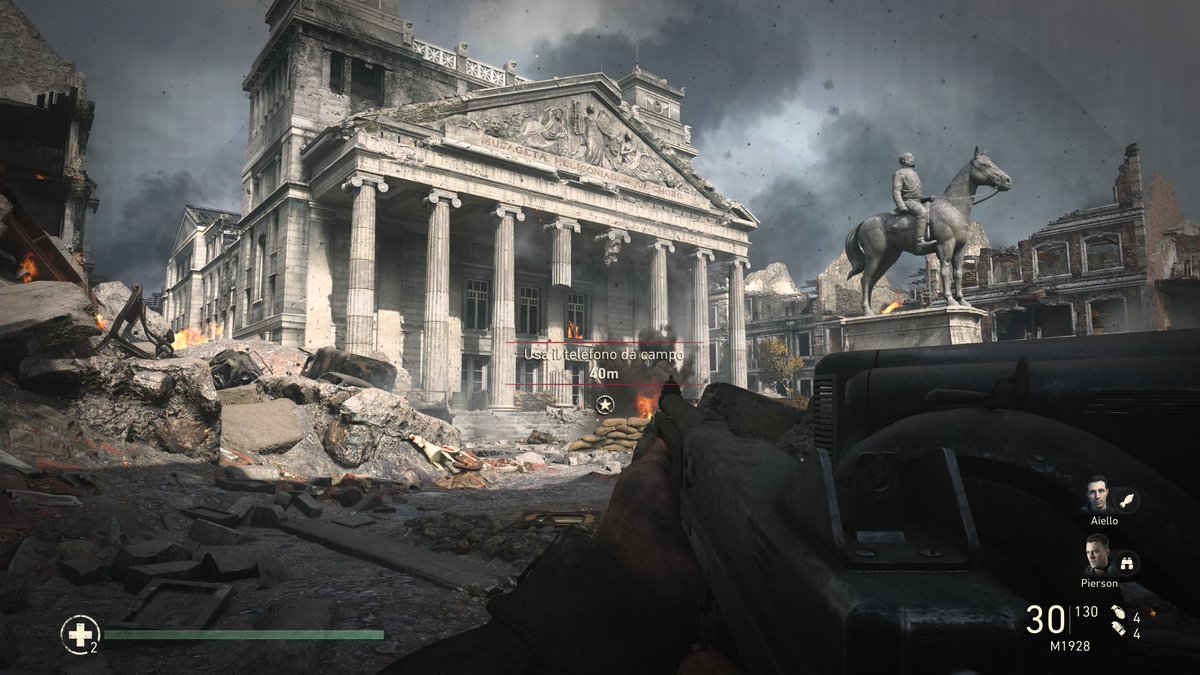Click Aiello's squad portrait
Screen dimensions: 1200x675
1097,494
